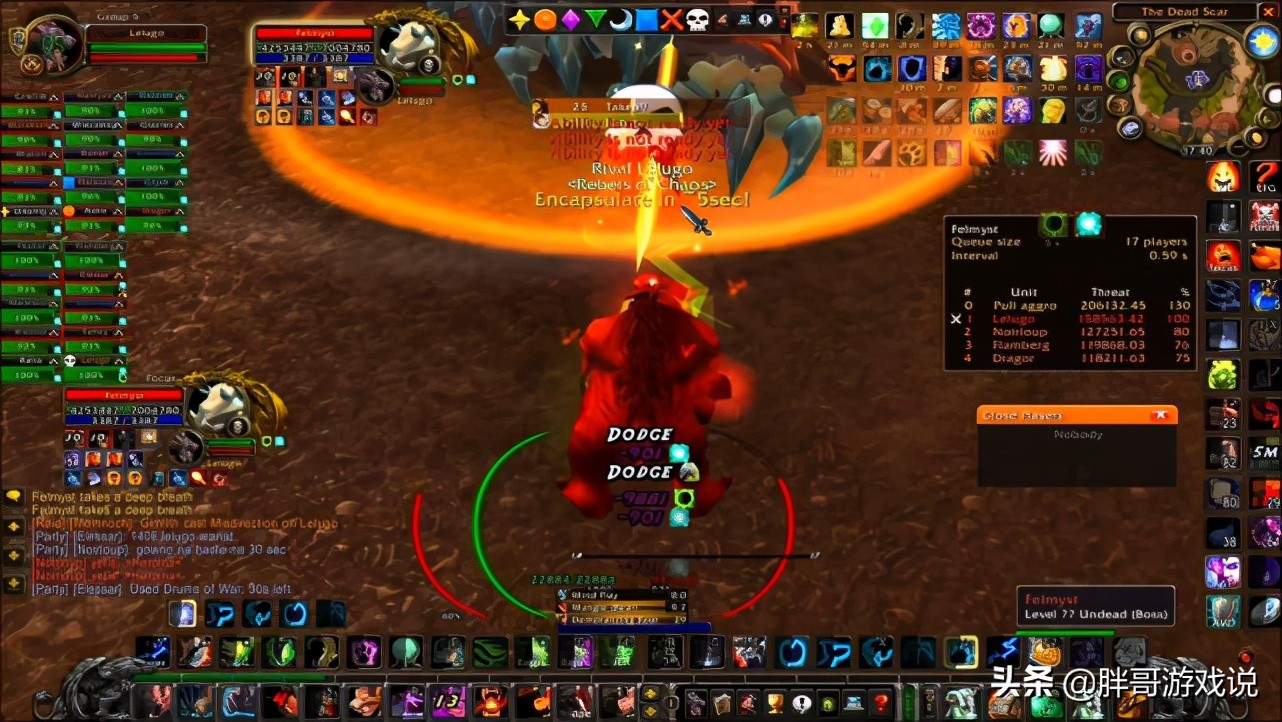The width and height of the screenshot is (1282, 722).
Task: Set the crescent moon raid marker
Action: click(x=621, y=19)
